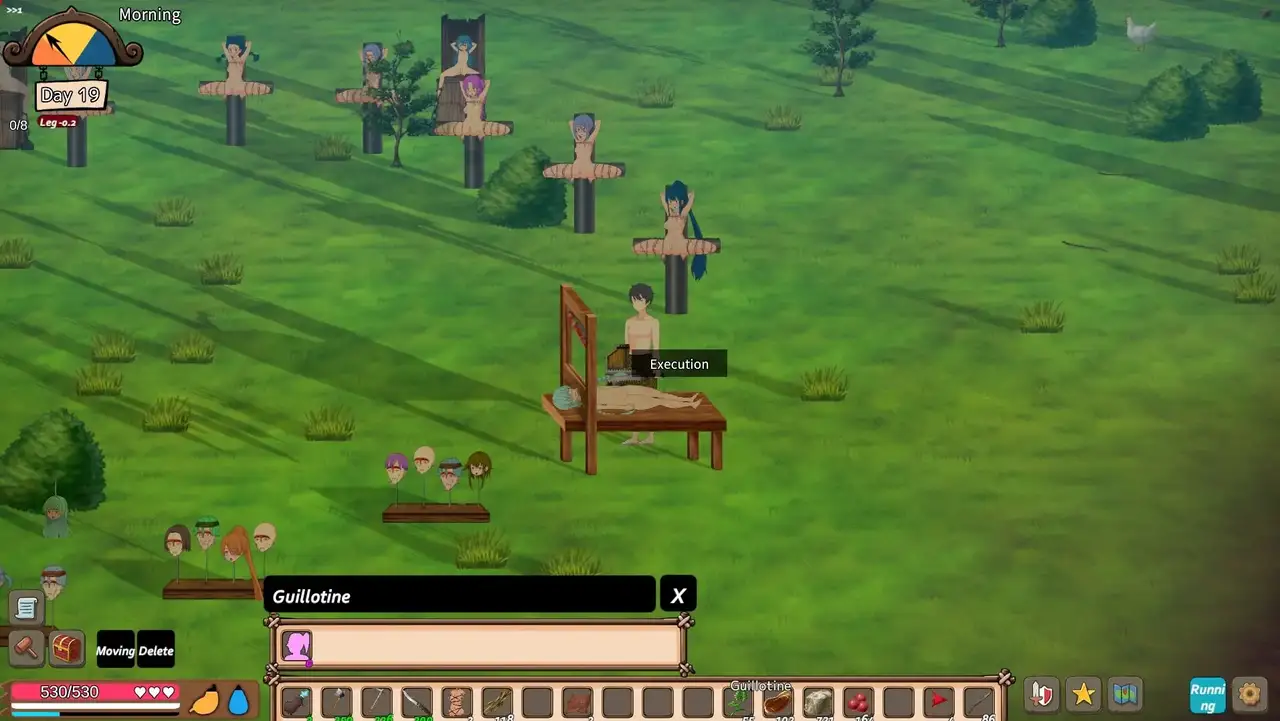This screenshot has width=1280, height=721.
Task: Select the rope bundle hotbar slot
Action: click(x=457, y=703)
